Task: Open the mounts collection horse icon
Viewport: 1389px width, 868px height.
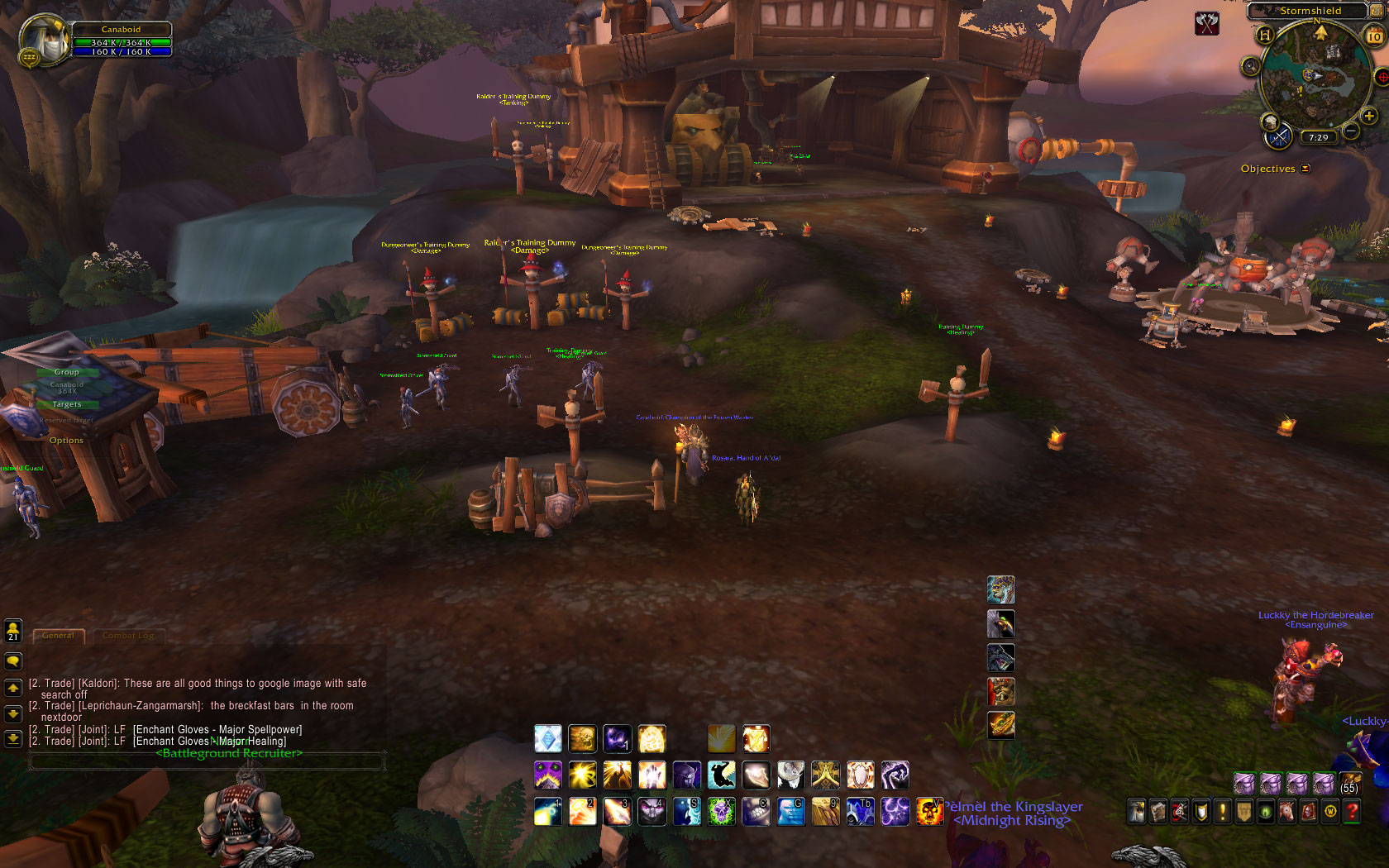Action: [x=1287, y=812]
